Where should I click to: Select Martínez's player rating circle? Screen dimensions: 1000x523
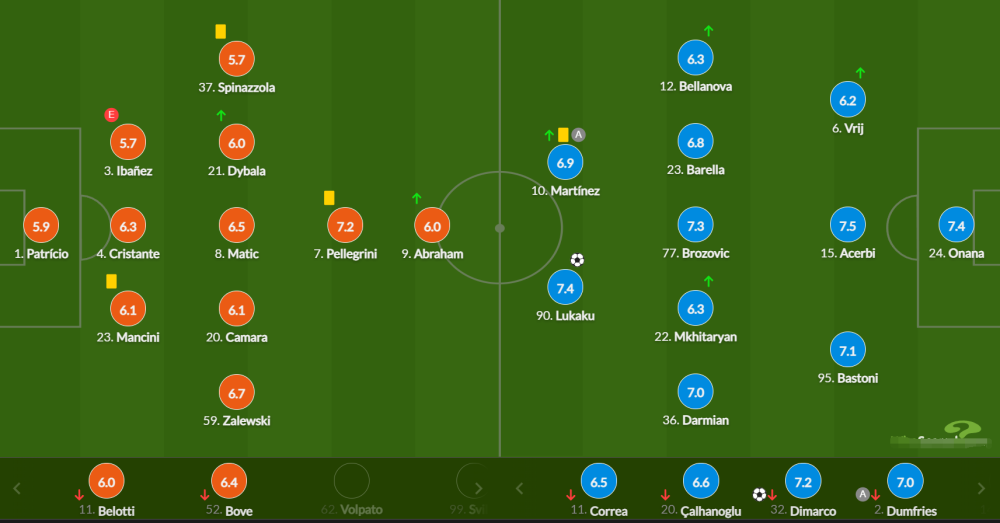(565, 163)
